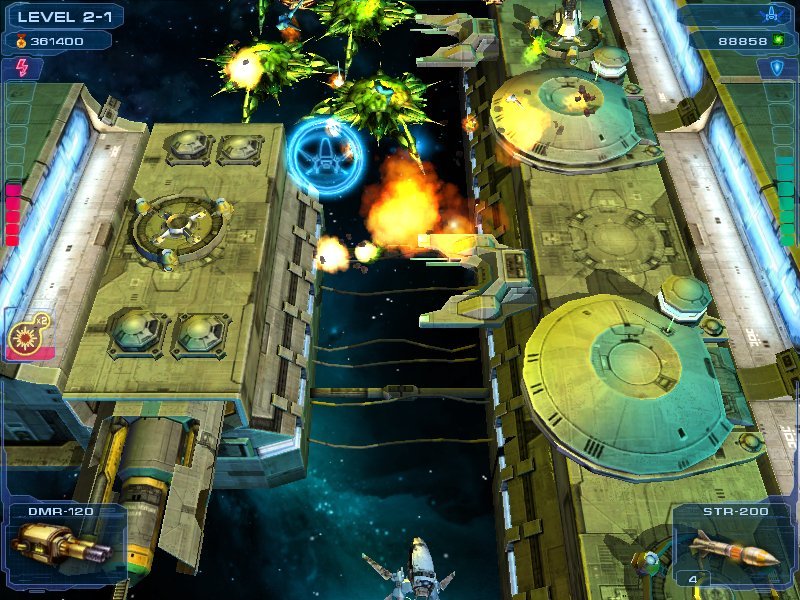Click the blue shield icon

pos(777,67)
